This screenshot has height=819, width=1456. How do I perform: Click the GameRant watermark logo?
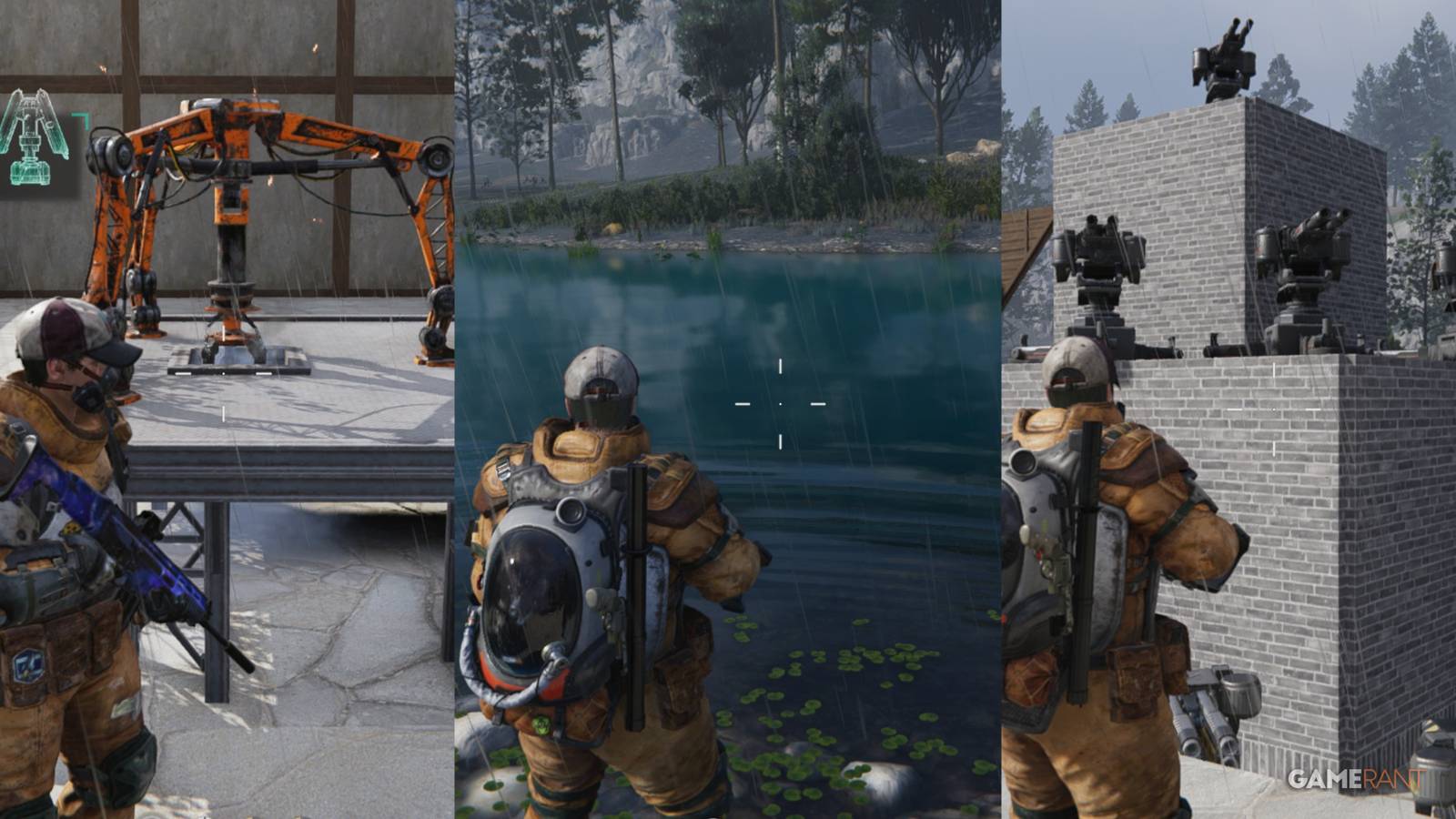coord(1356,780)
